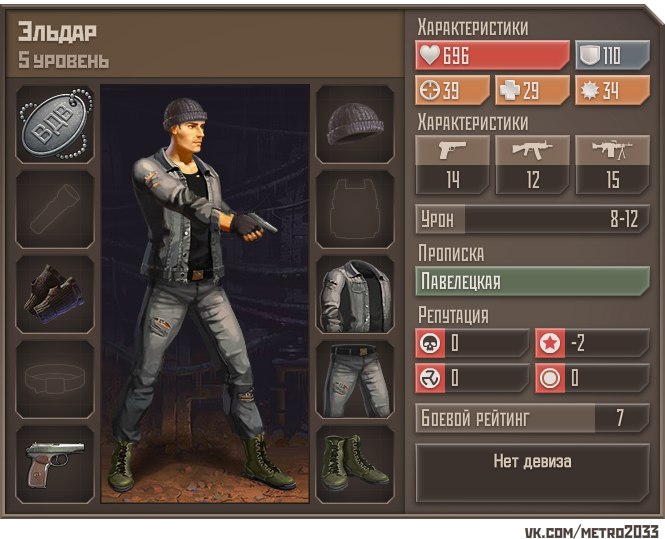Click the skull reputation icon
This screenshot has width=665, height=539.
[x=427, y=343]
